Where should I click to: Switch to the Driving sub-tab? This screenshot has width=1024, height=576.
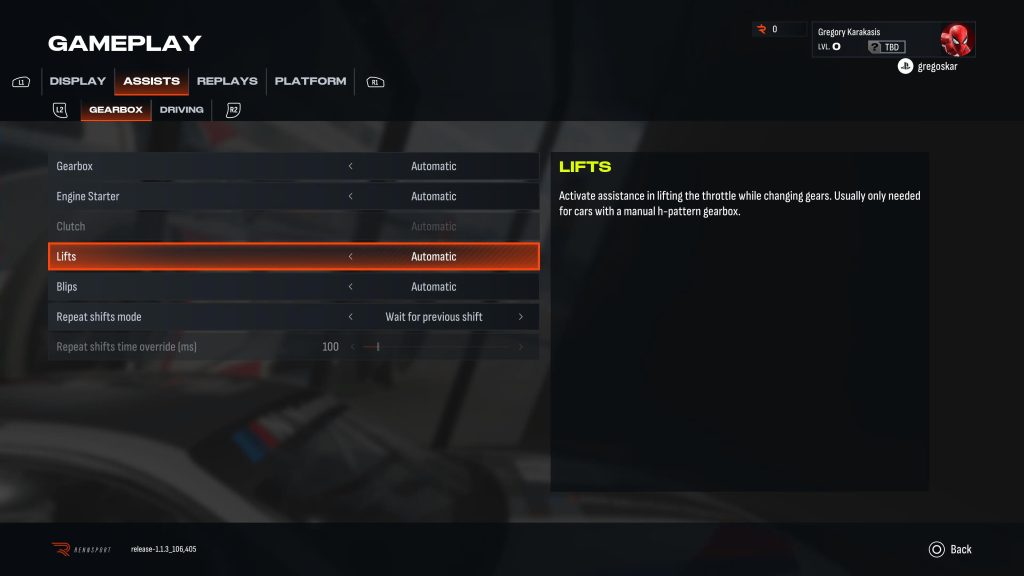pyautogui.click(x=181, y=110)
